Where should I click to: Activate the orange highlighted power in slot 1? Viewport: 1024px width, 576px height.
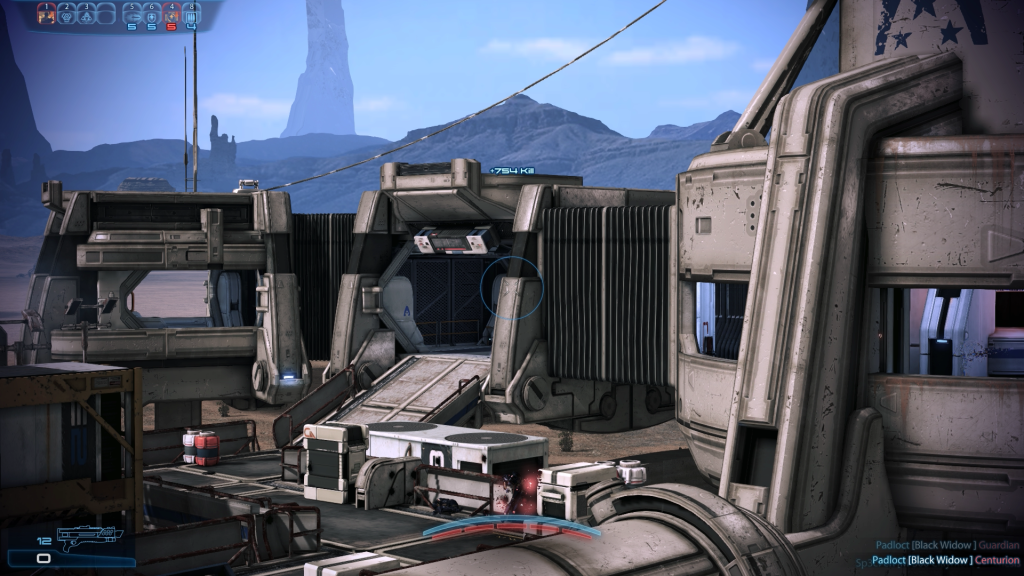click(45, 14)
